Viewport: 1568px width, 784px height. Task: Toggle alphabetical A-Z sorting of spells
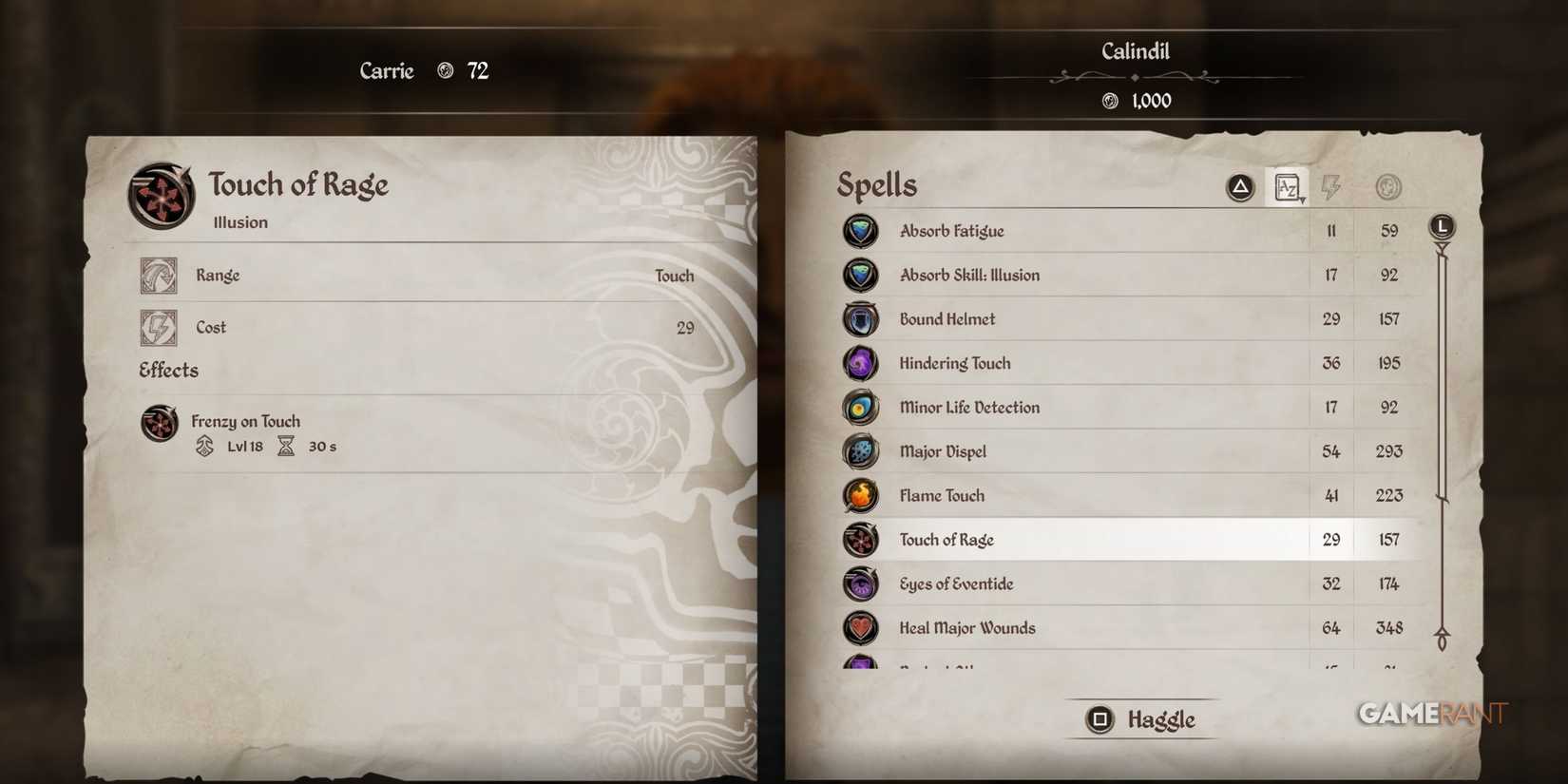(x=1287, y=186)
